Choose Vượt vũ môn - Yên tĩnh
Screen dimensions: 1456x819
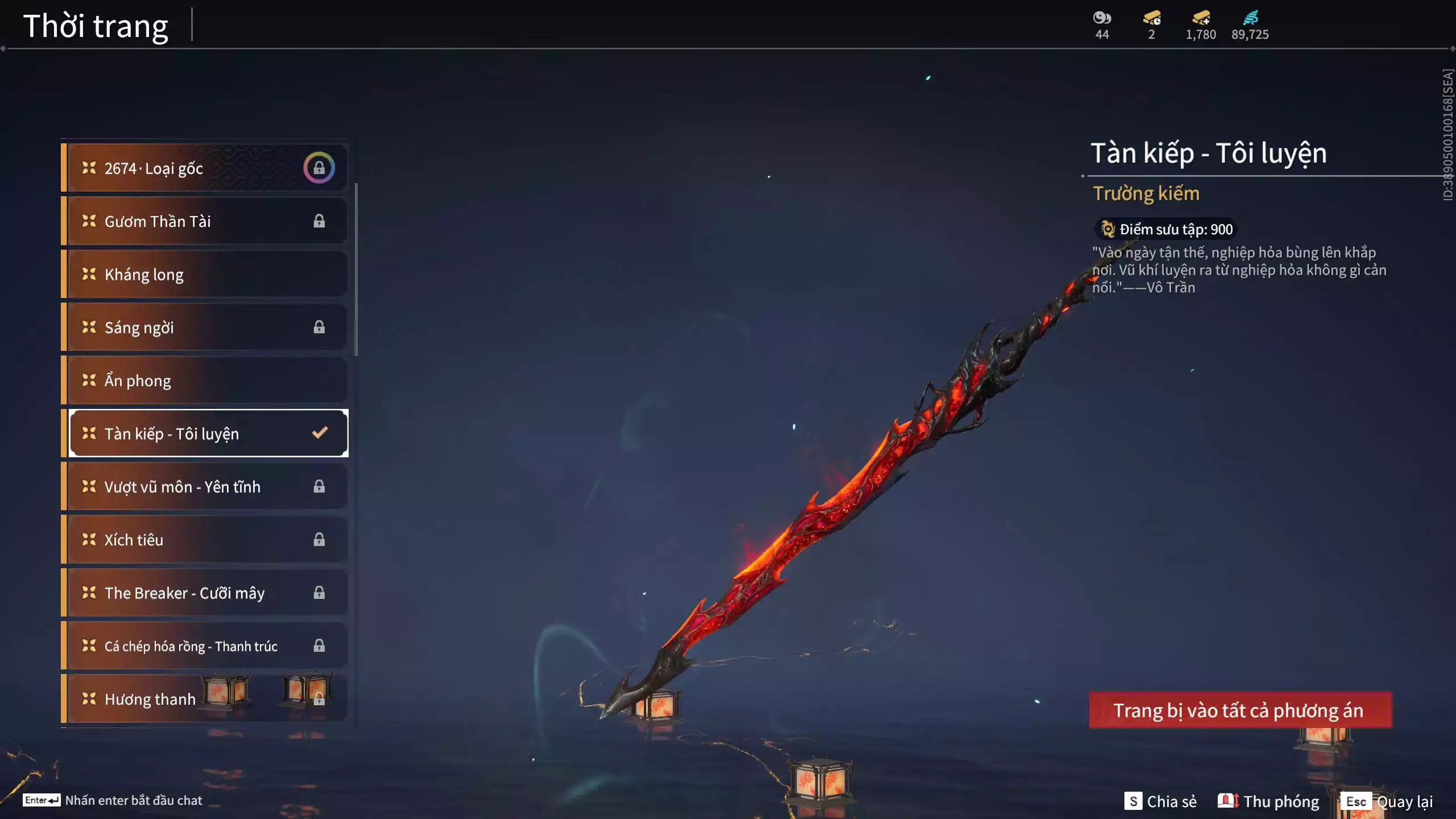205,487
